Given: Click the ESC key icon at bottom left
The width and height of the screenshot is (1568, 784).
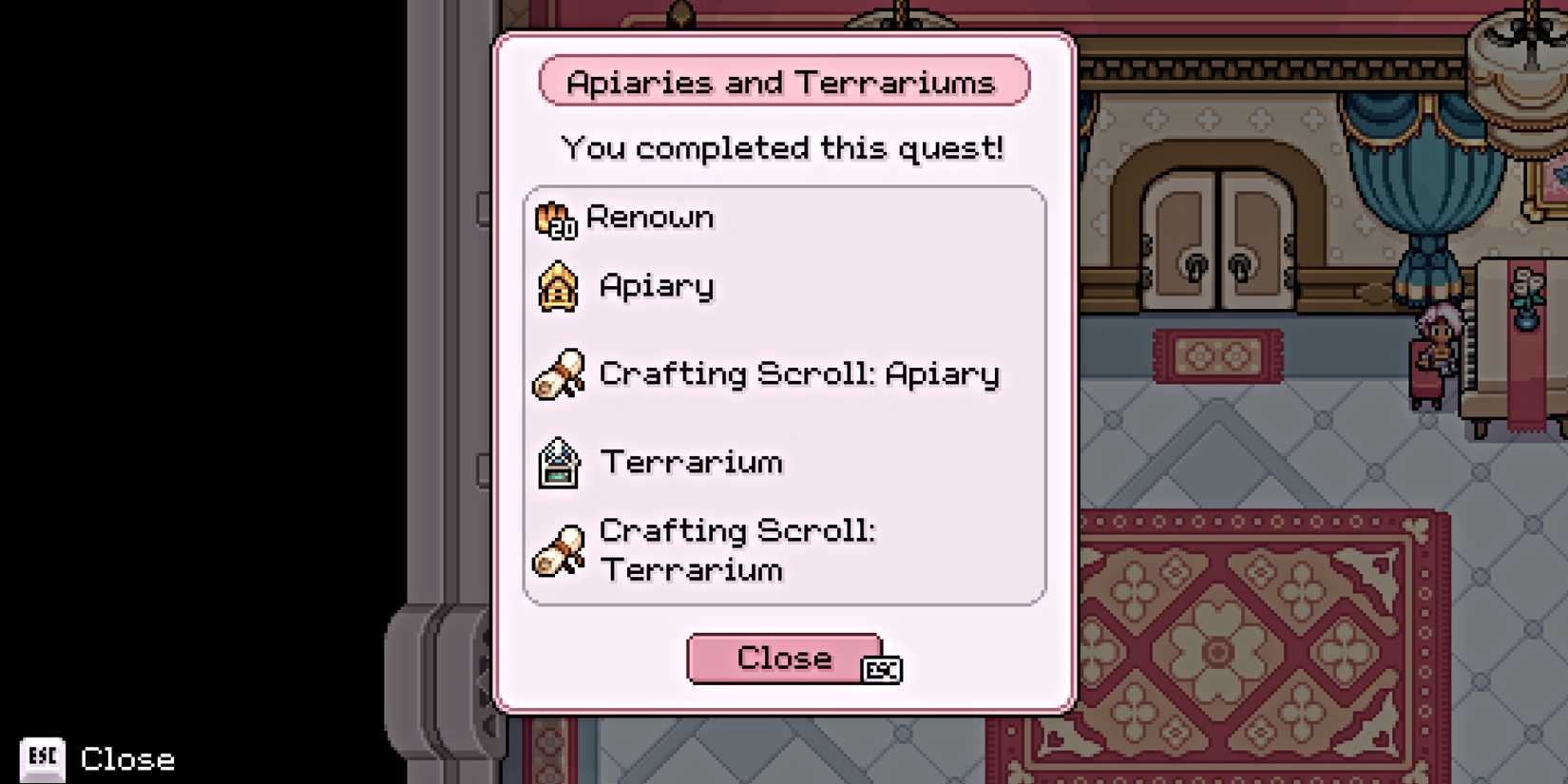Looking at the screenshot, I should pyautogui.click(x=42, y=758).
